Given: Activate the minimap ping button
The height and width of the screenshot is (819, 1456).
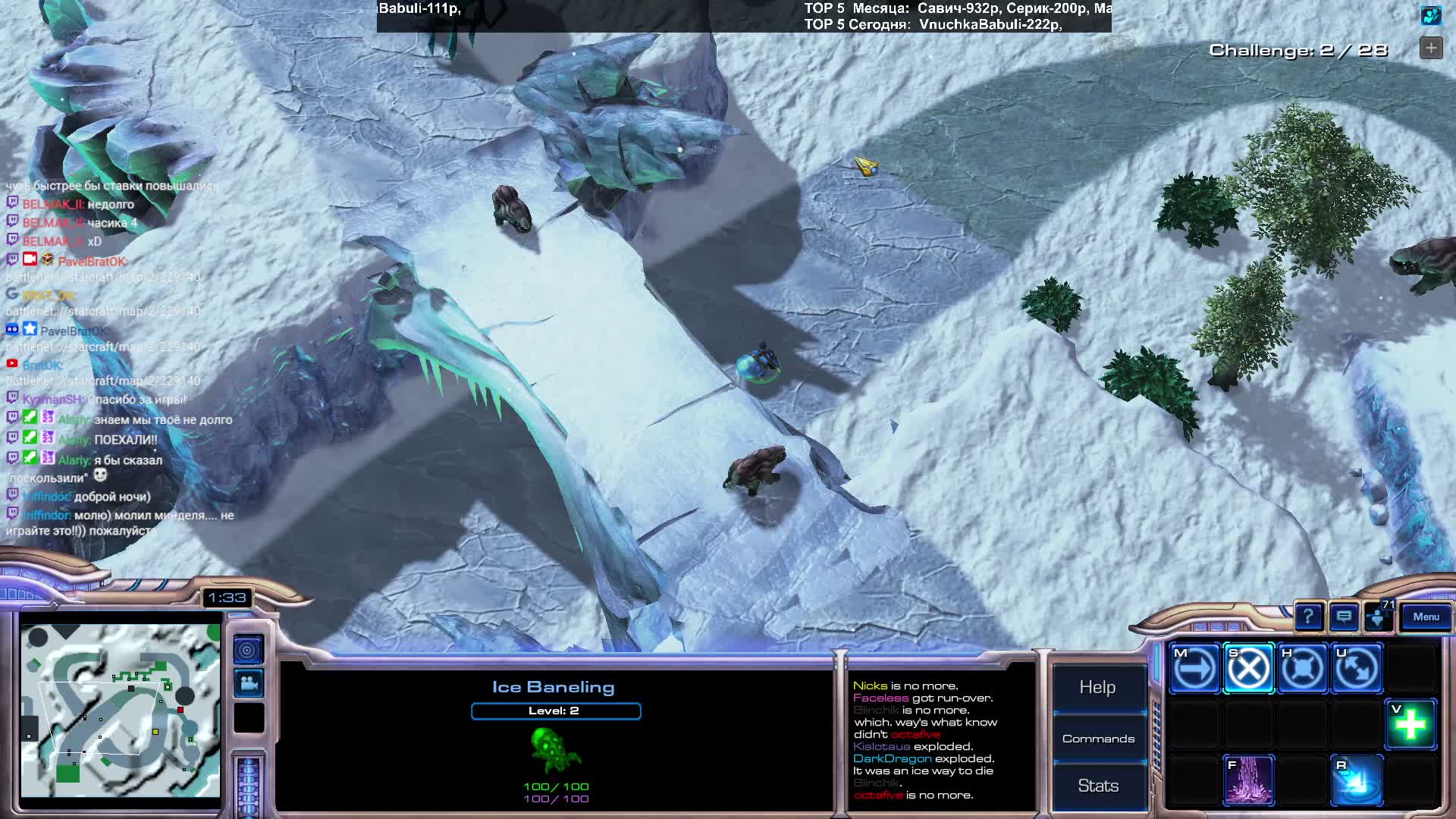Looking at the screenshot, I should coord(247,650).
